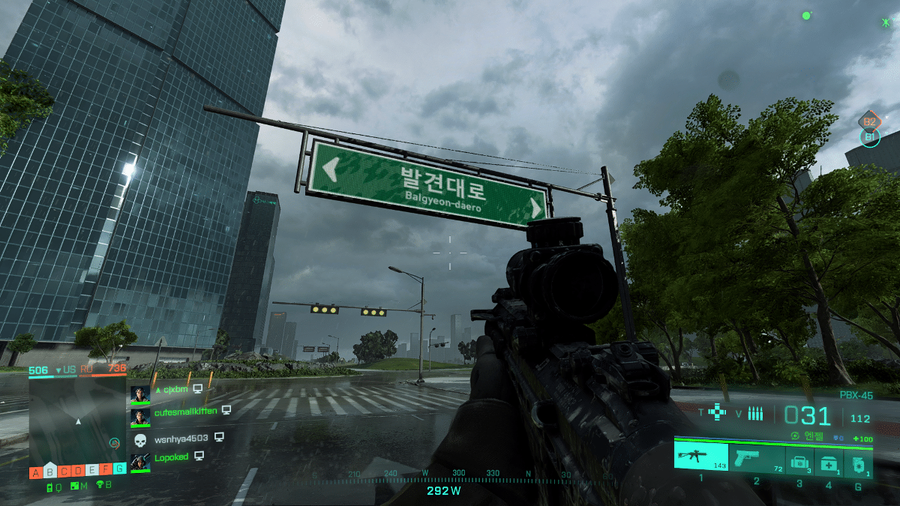Click the B1 objective marker
This screenshot has width=900, height=506.
[869, 137]
